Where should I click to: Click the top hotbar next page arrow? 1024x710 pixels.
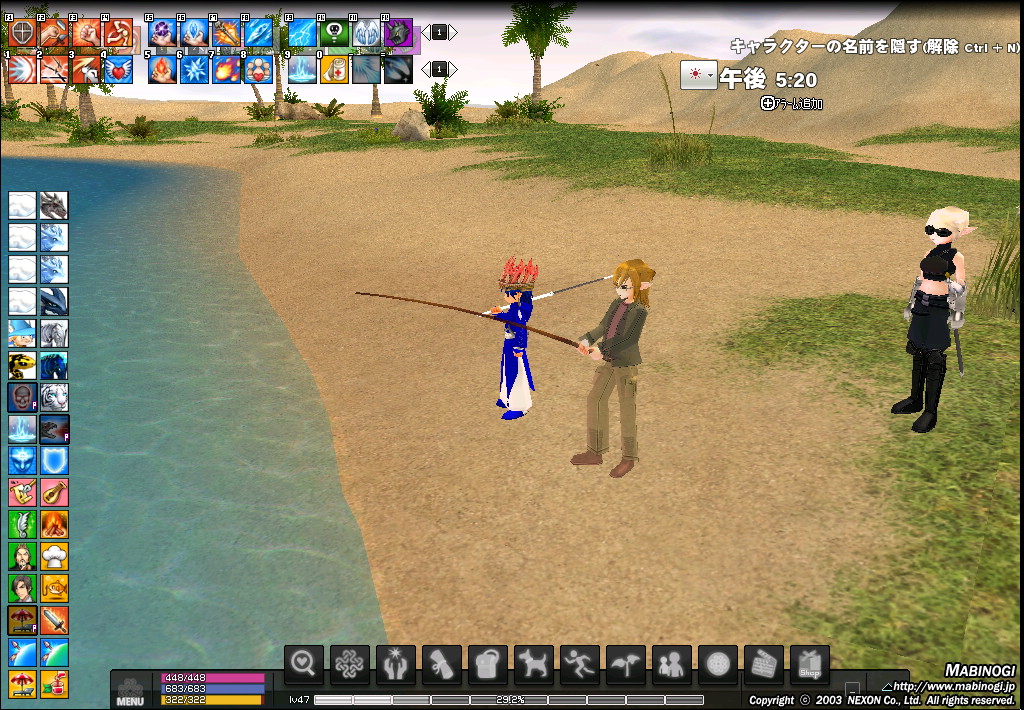(x=453, y=33)
